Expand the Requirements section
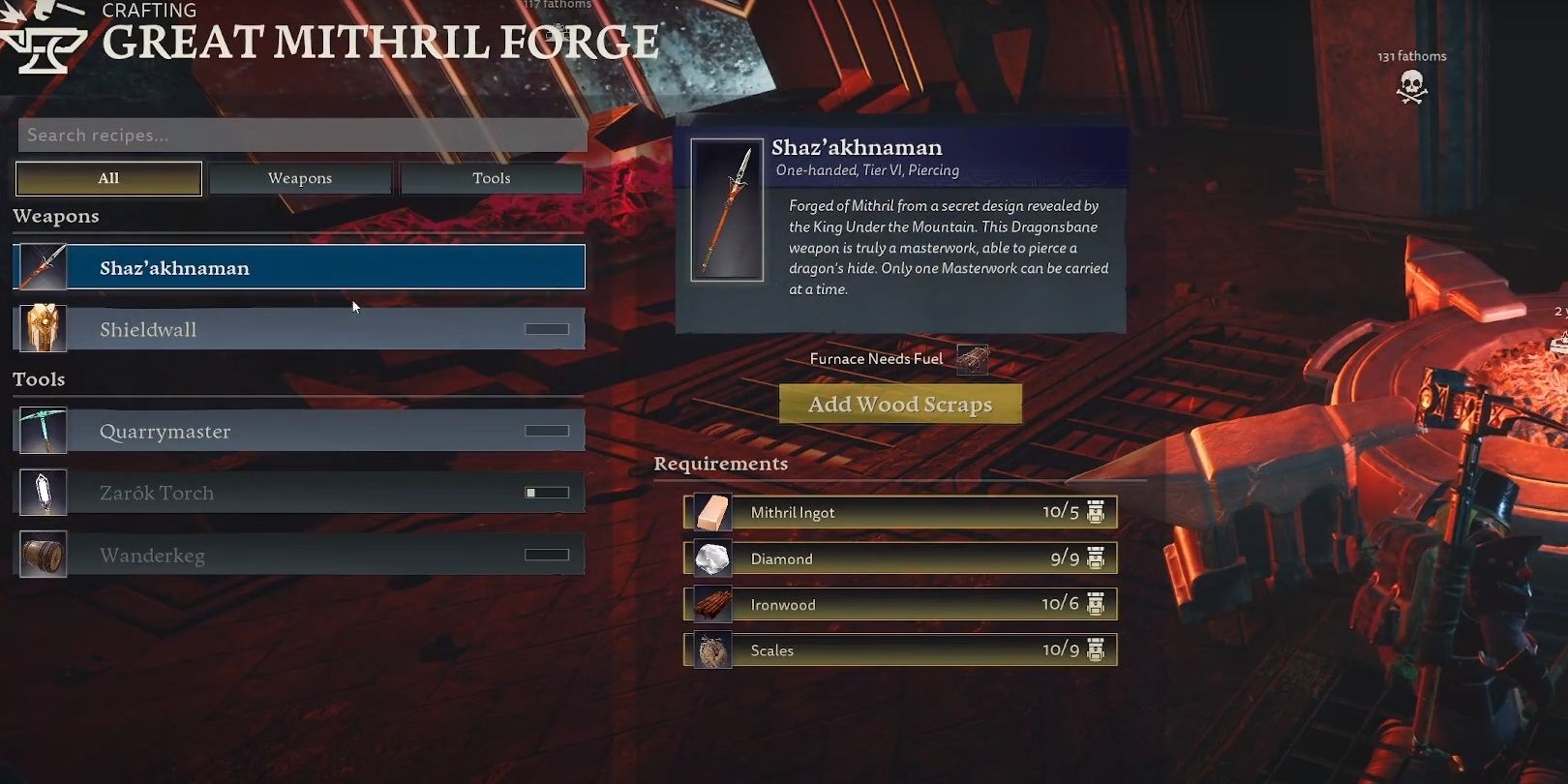This screenshot has height=784, width=1568. (x=720, y=464)
